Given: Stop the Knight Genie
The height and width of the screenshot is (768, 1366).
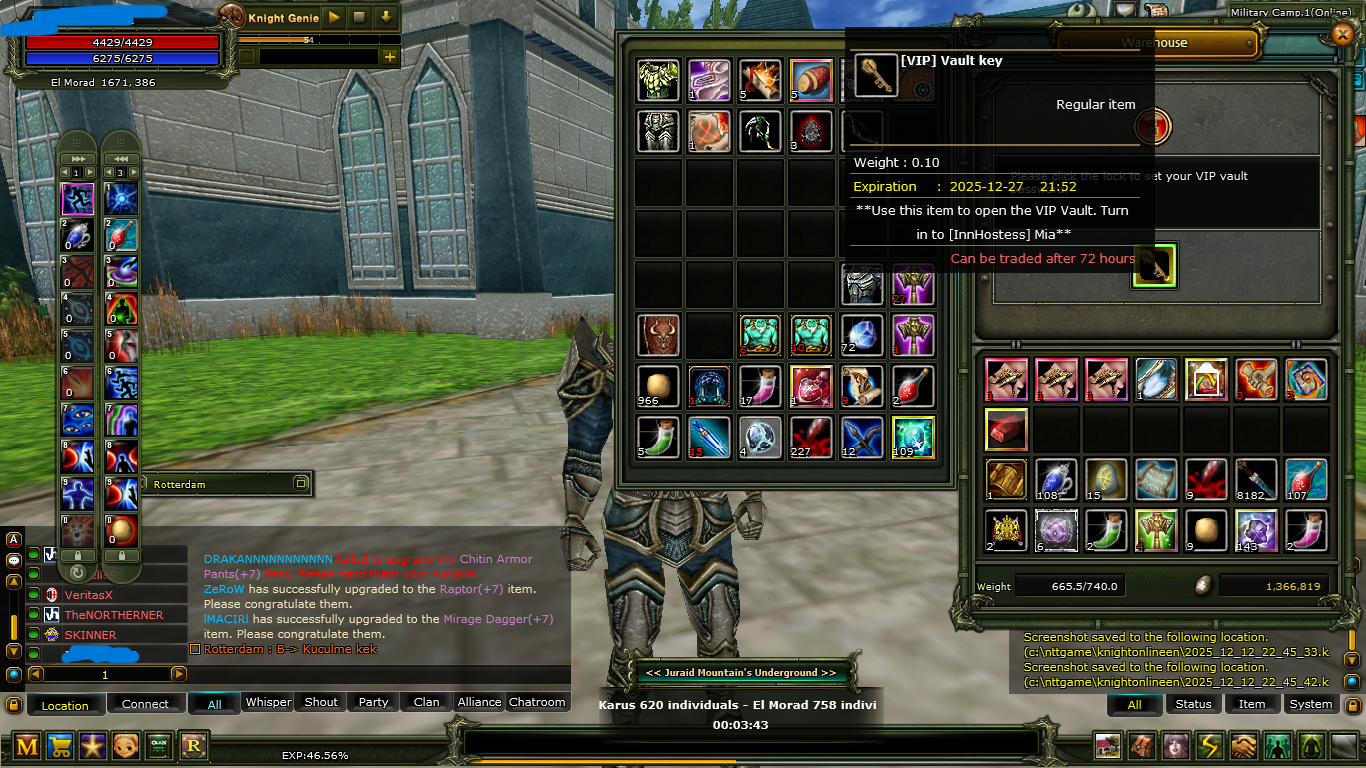Looking at the screenshot, I should [x=359, y=17].
